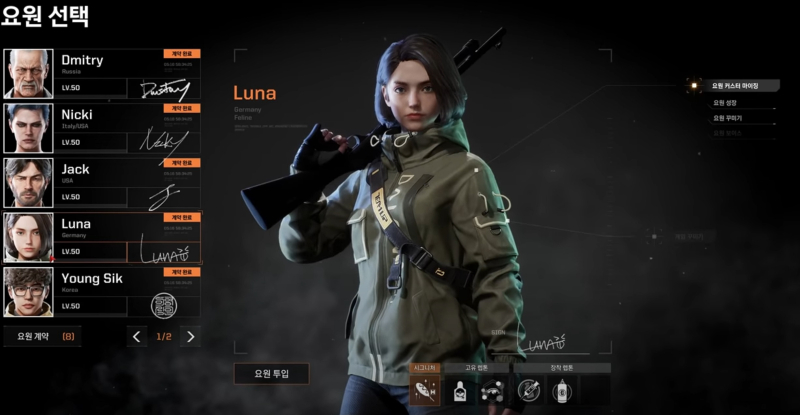Open the 요원 꾸미기 menu entry
This screenshot has width=800, height=415.
[727, 117]
